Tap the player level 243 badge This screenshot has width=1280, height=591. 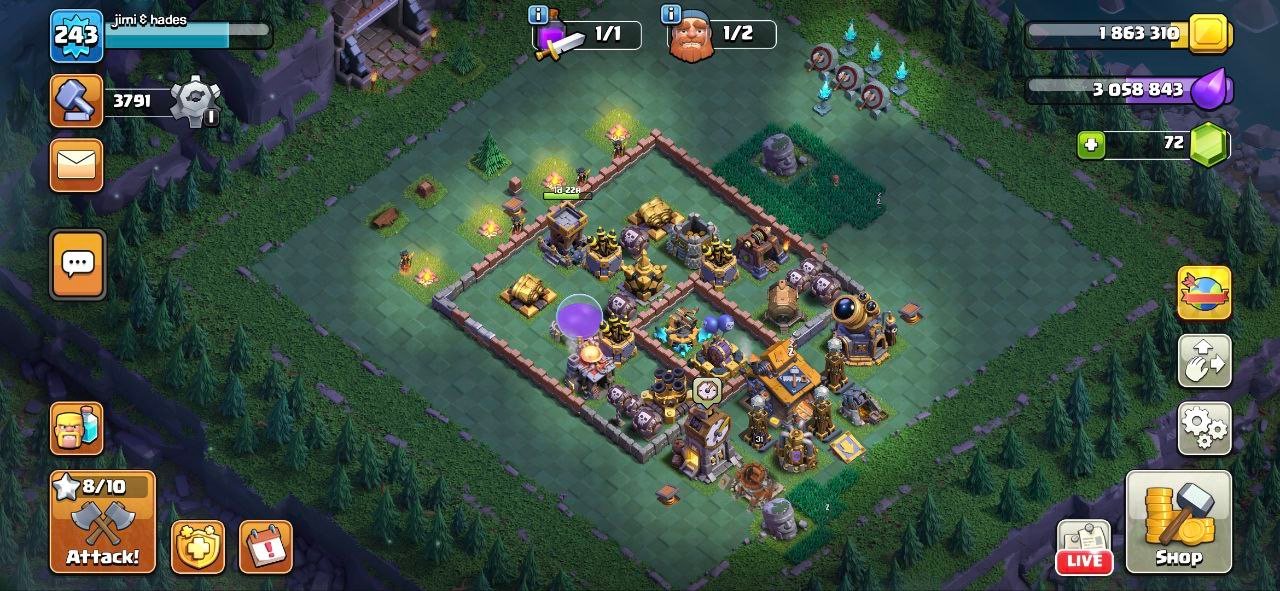[x=76, y=36]
